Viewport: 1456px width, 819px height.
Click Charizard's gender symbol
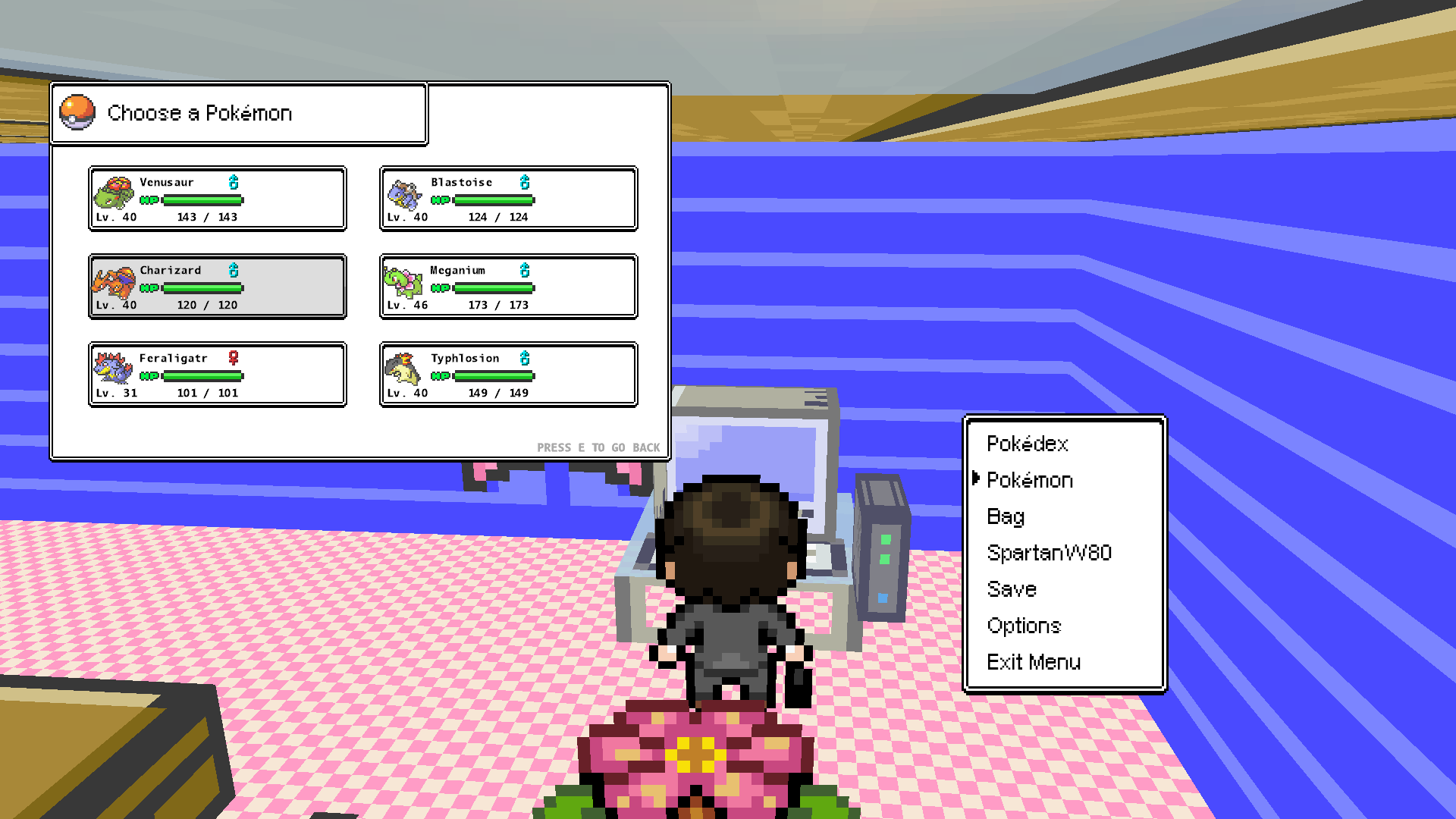click(x=233, y=269)
